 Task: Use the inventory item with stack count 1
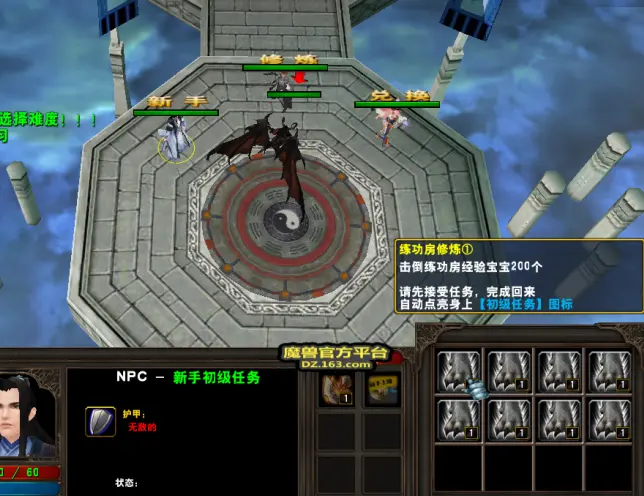pyautogui.click(x=336, y=389)
